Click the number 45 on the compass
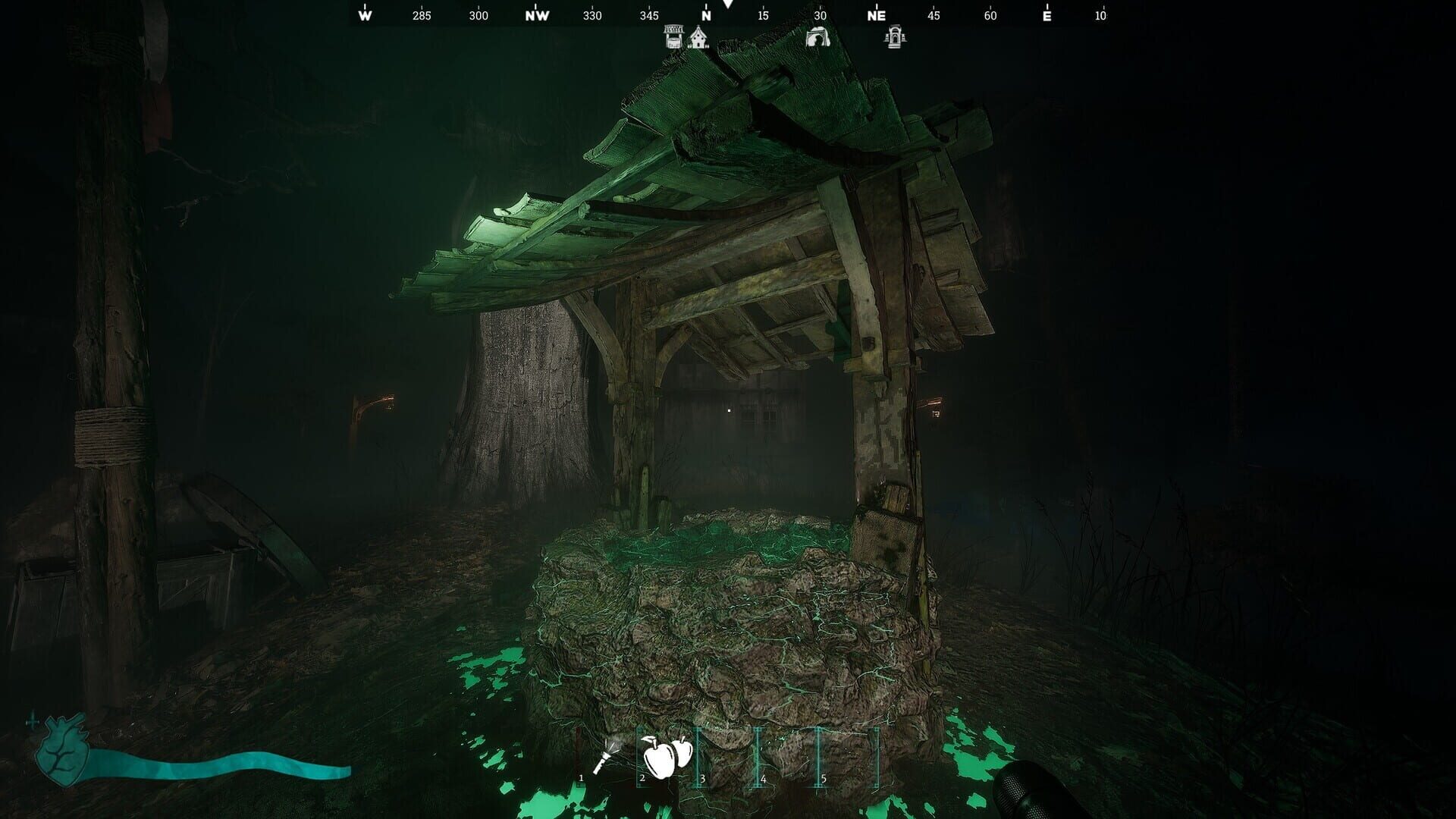 (x=932, y=14)
